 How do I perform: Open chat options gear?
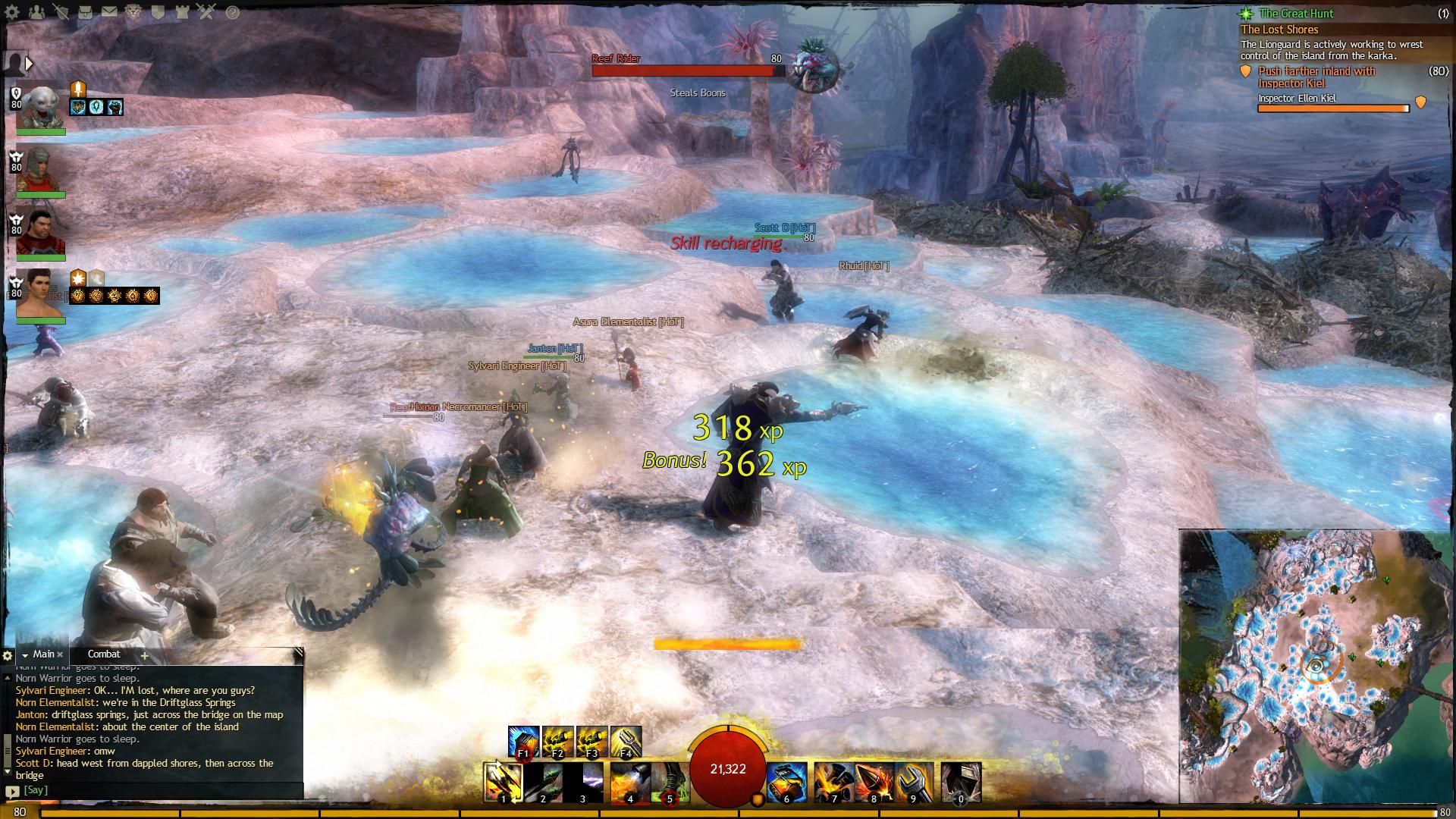[8, 655]
